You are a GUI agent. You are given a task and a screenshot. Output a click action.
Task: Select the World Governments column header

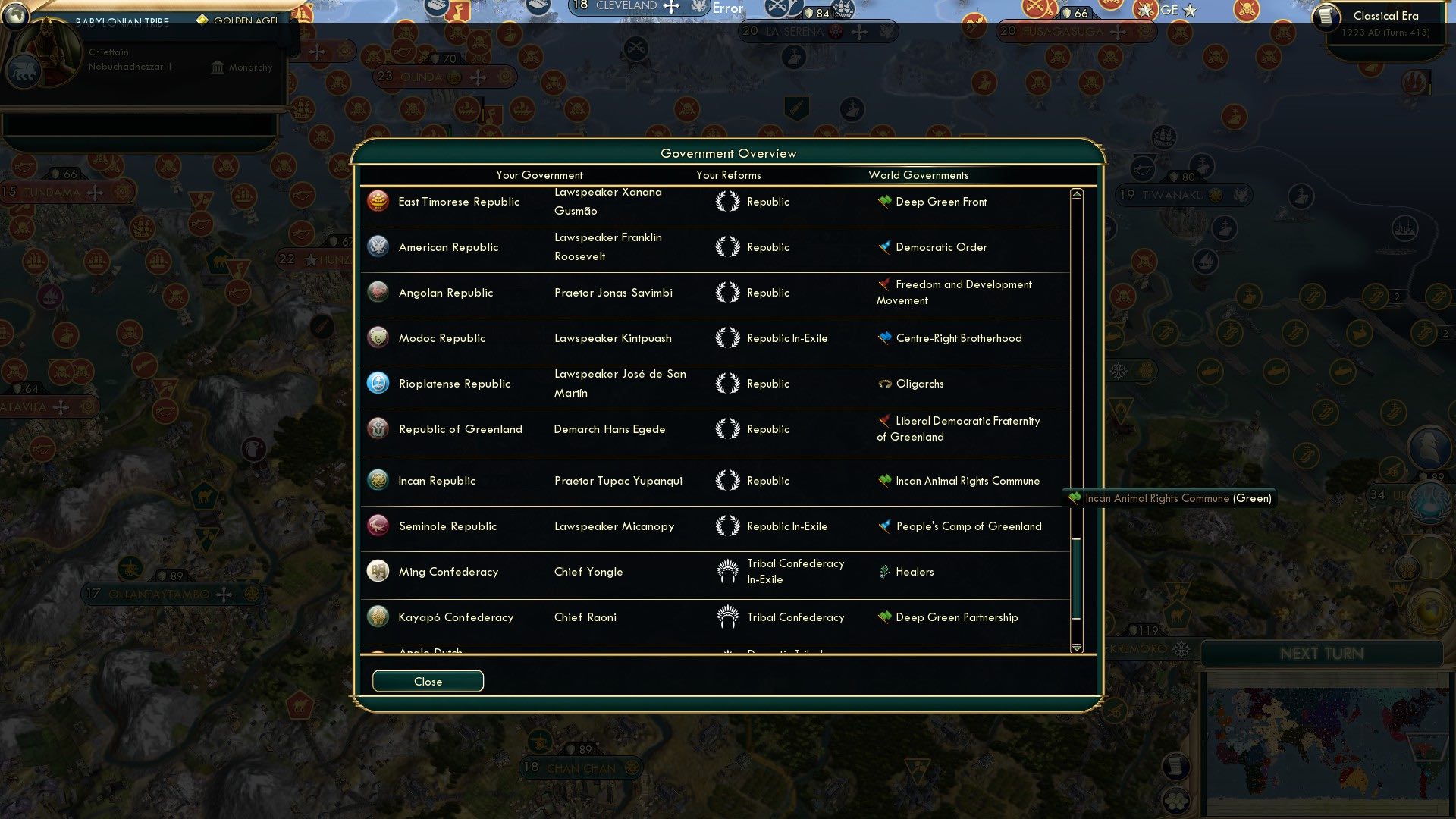coord(918,175)
